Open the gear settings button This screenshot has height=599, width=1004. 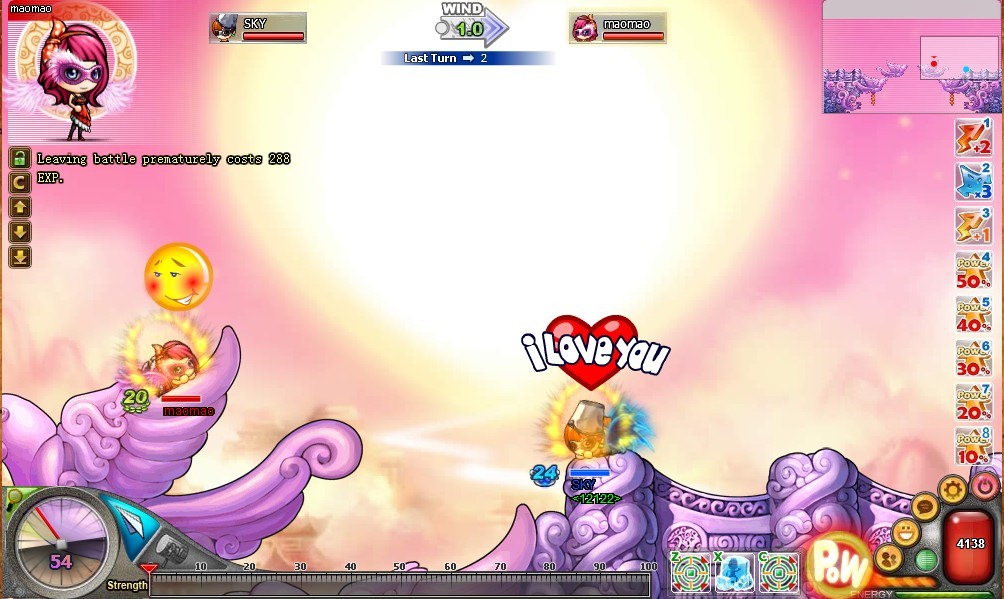click(953, 490)
